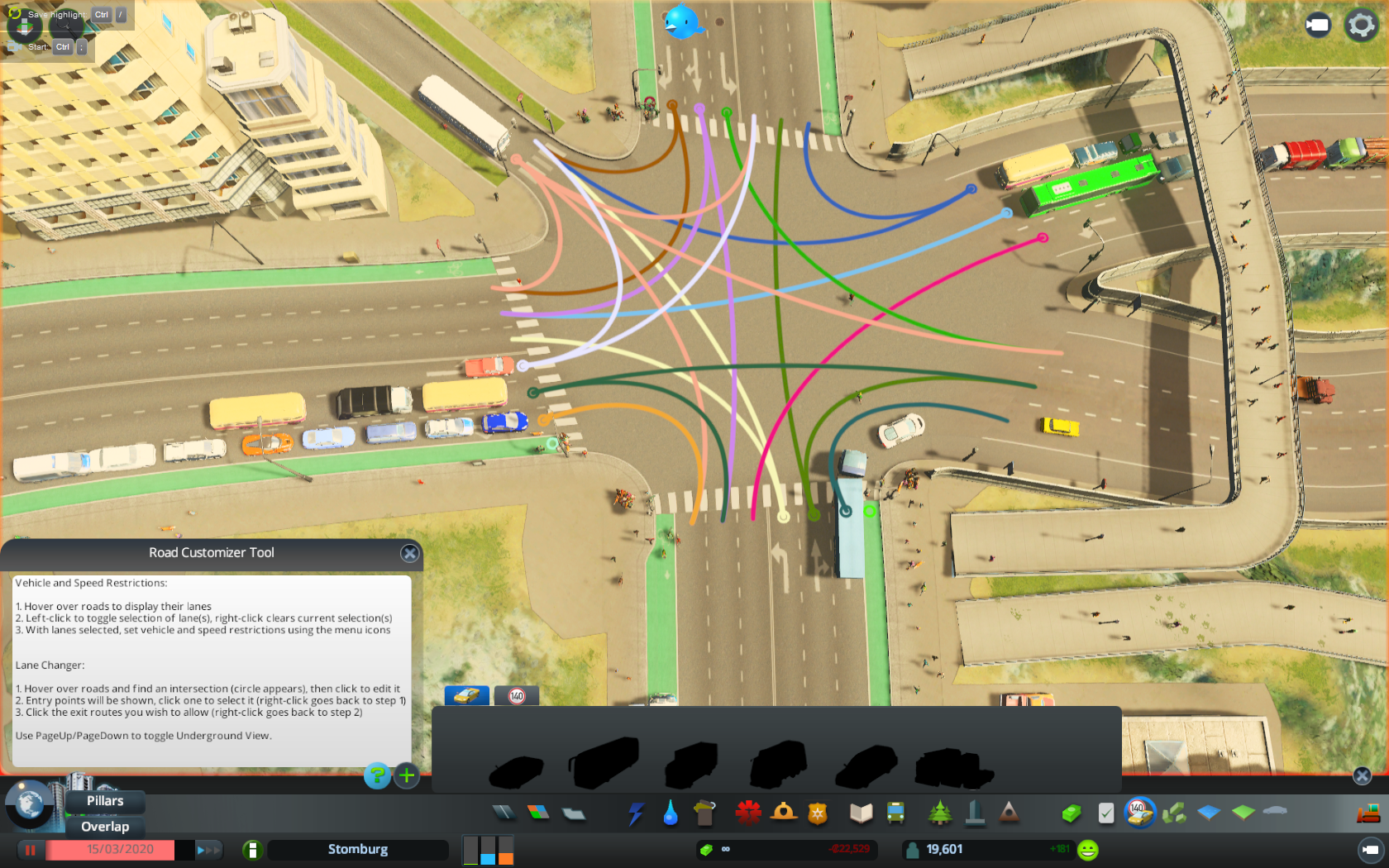Click the green plus button
This screenshot has width=1389, height=868.
pos(407,775)
